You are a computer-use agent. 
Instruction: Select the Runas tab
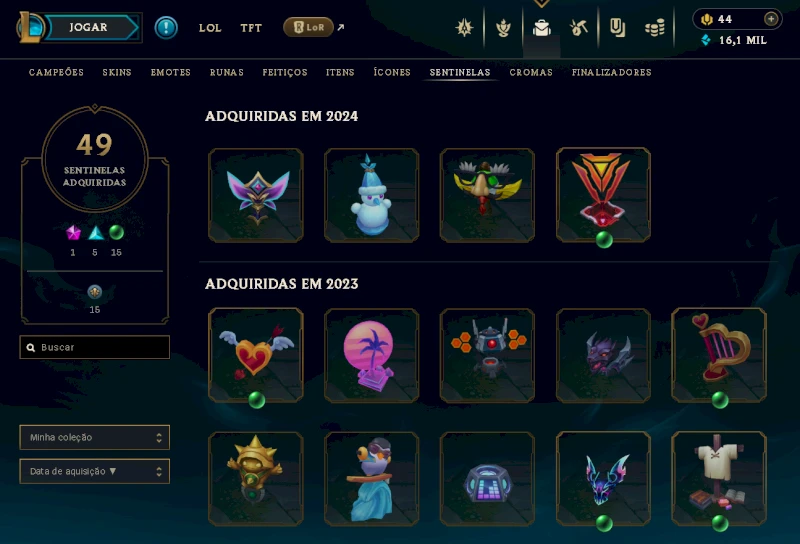227,73
